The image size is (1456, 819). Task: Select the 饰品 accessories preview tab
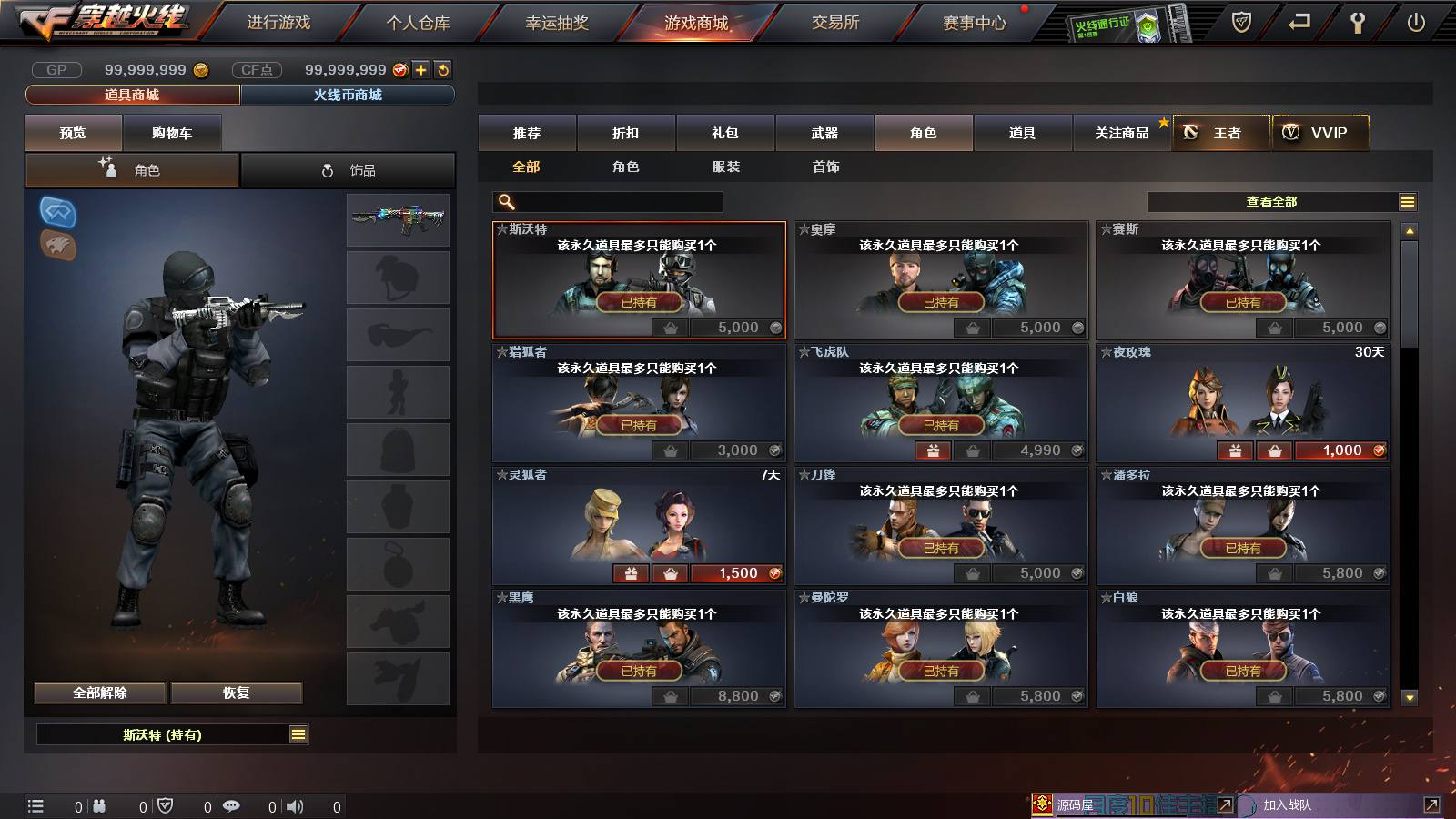point(349,170)
